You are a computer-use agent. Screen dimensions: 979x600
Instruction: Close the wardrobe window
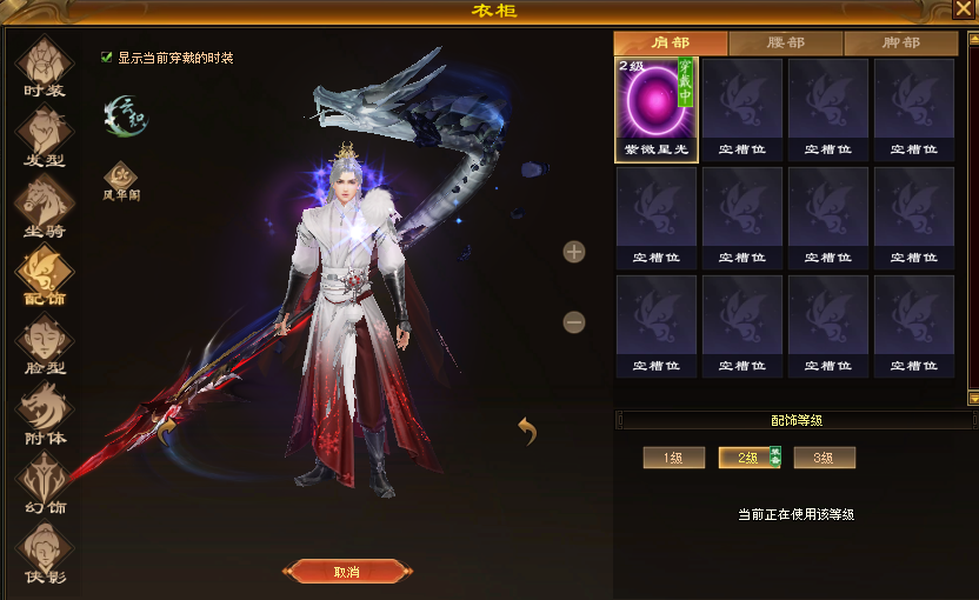coord(963,10)
